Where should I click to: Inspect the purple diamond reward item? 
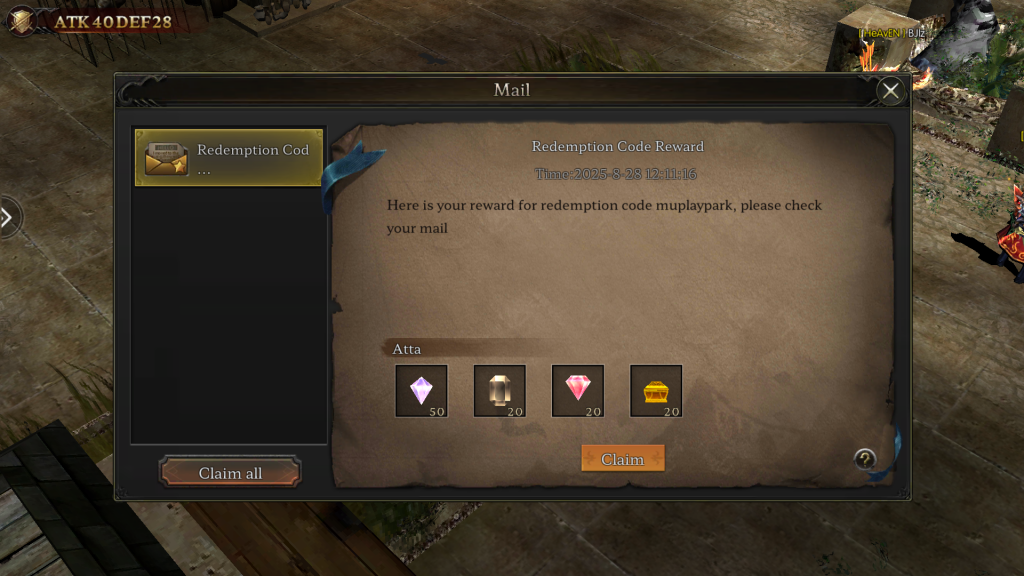click(x=421, y=390)
